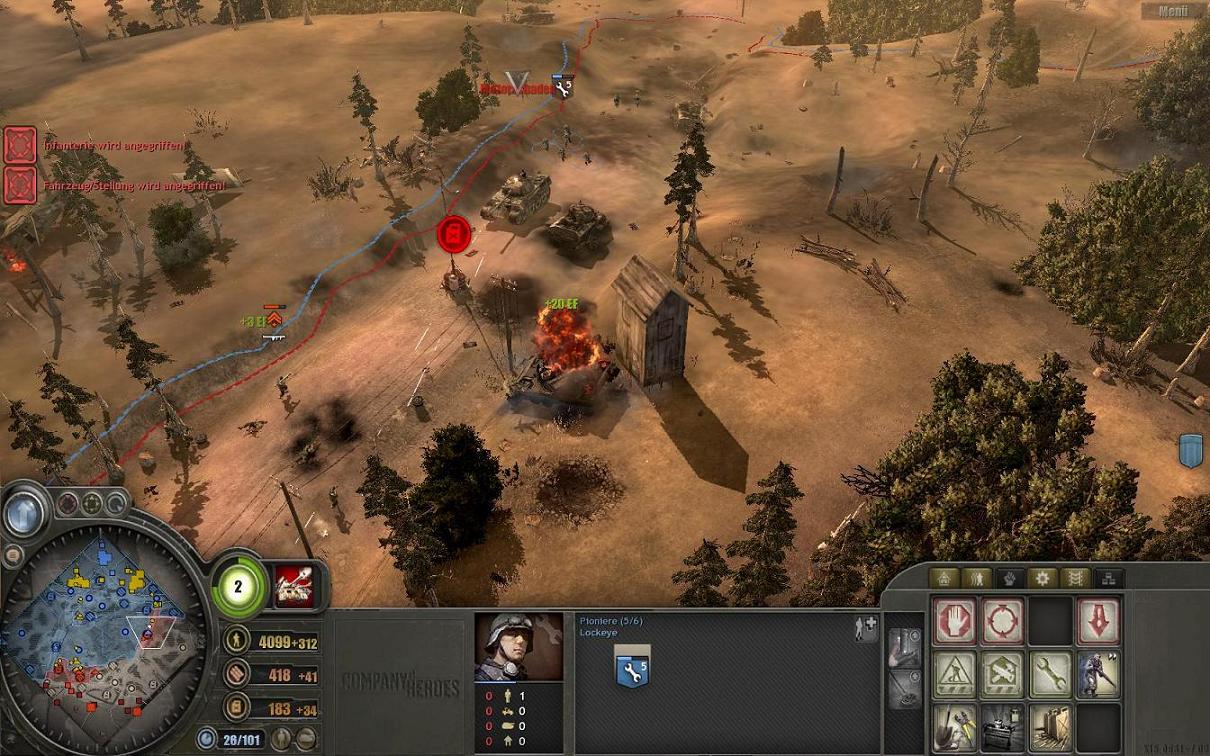Open the Menü button

[x=1172, y=11]
